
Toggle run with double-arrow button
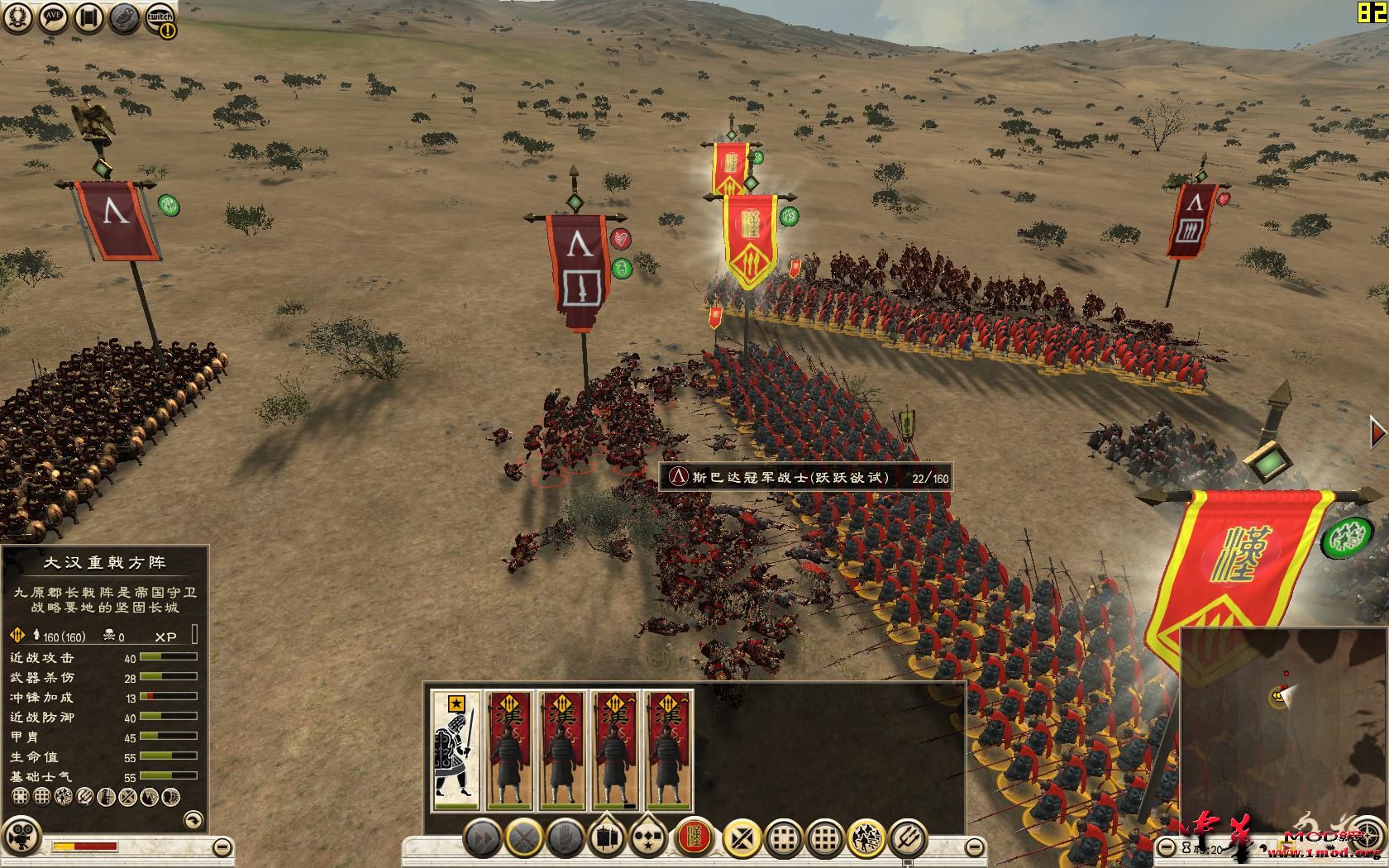point(482,839)
